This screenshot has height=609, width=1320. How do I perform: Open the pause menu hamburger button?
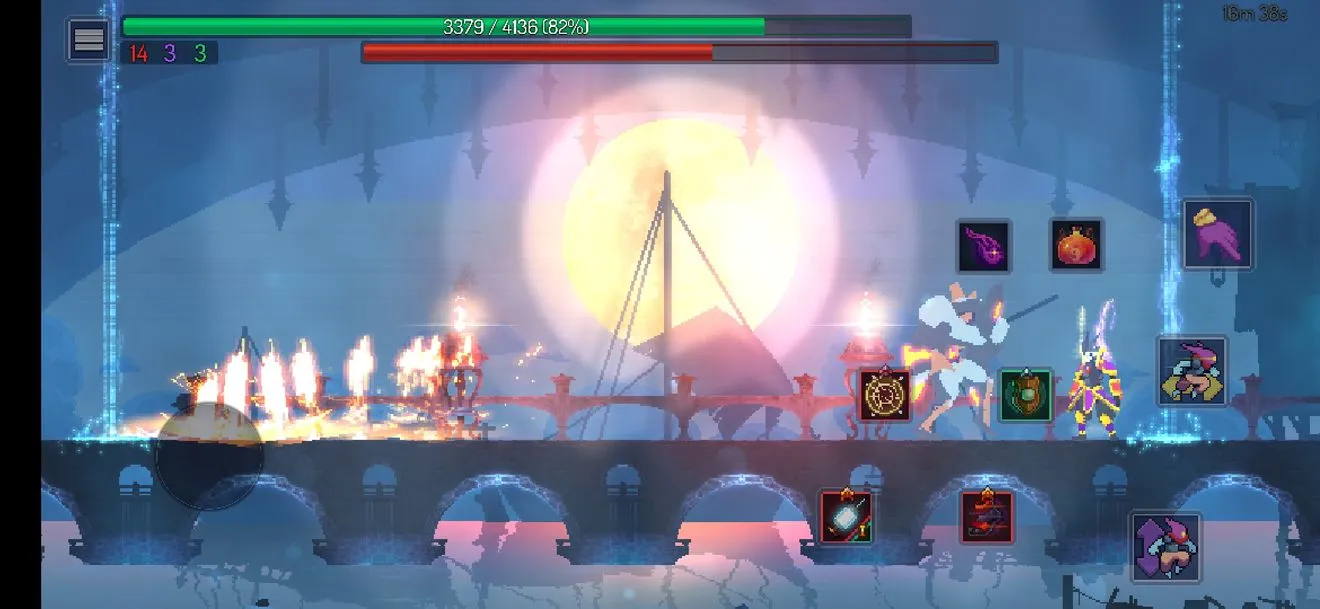coord(88,40)
